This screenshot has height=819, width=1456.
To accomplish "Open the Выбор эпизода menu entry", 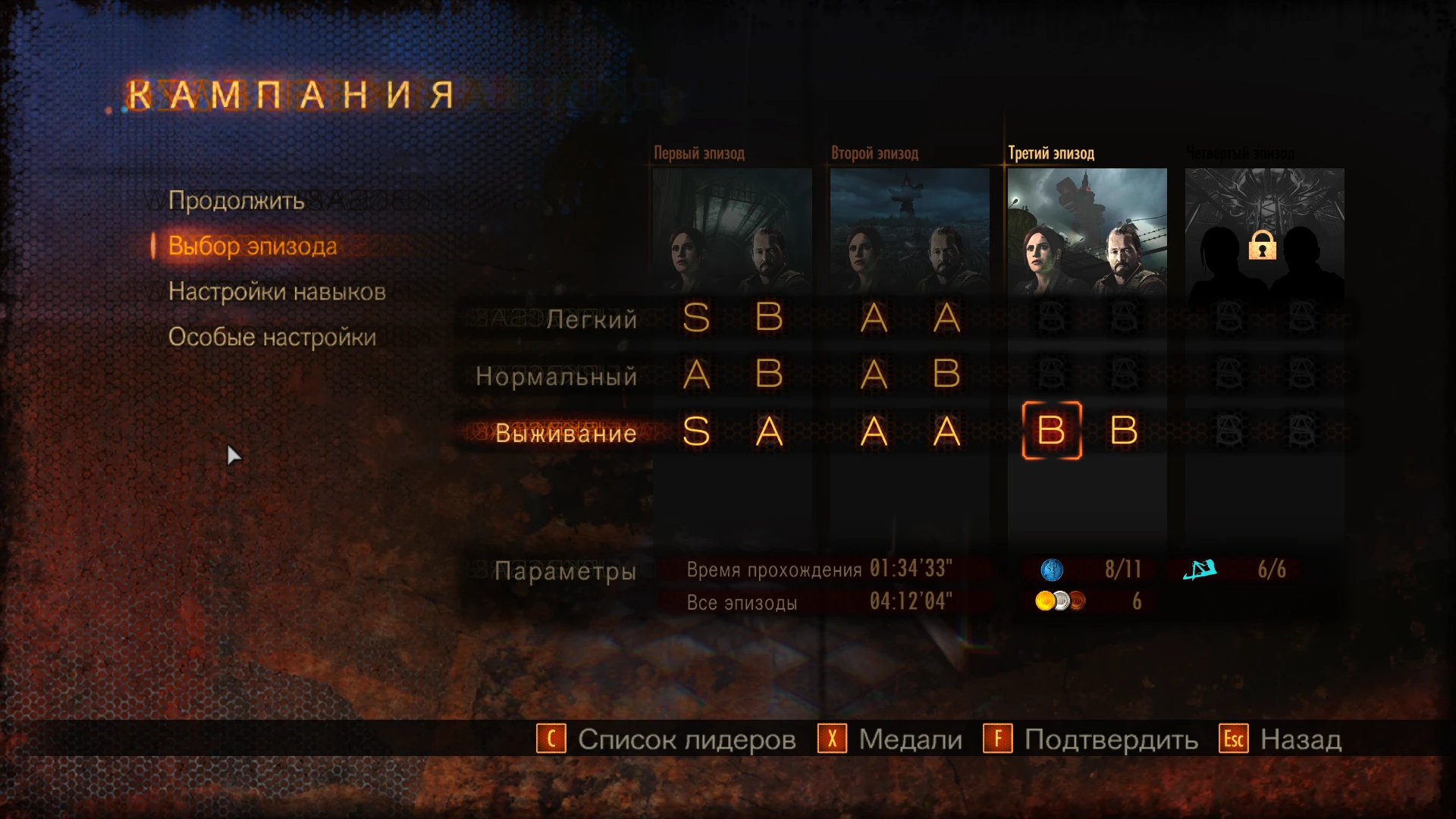I will 252,246.
